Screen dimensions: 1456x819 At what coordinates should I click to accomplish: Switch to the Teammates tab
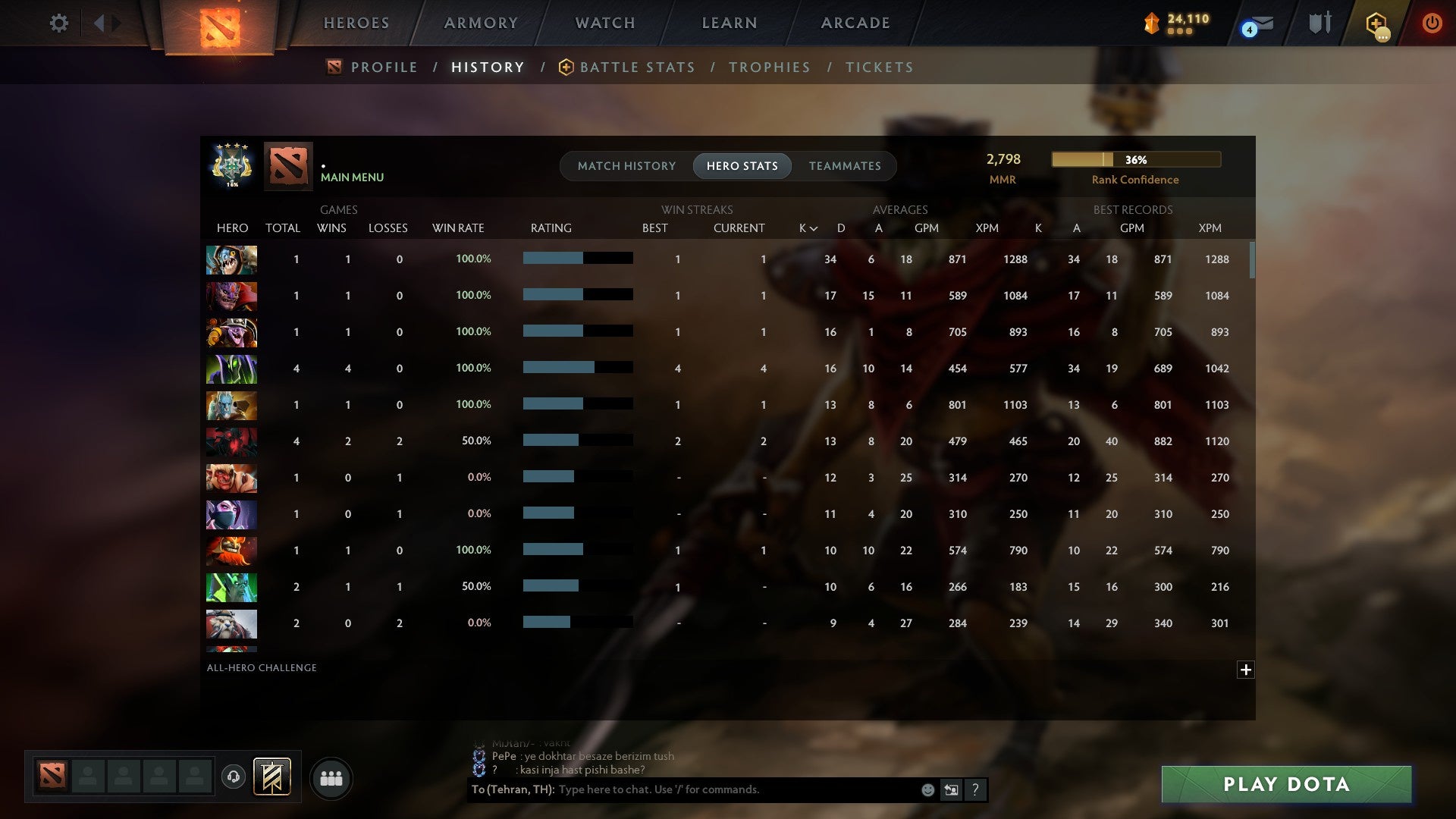[x=845, y=165]
